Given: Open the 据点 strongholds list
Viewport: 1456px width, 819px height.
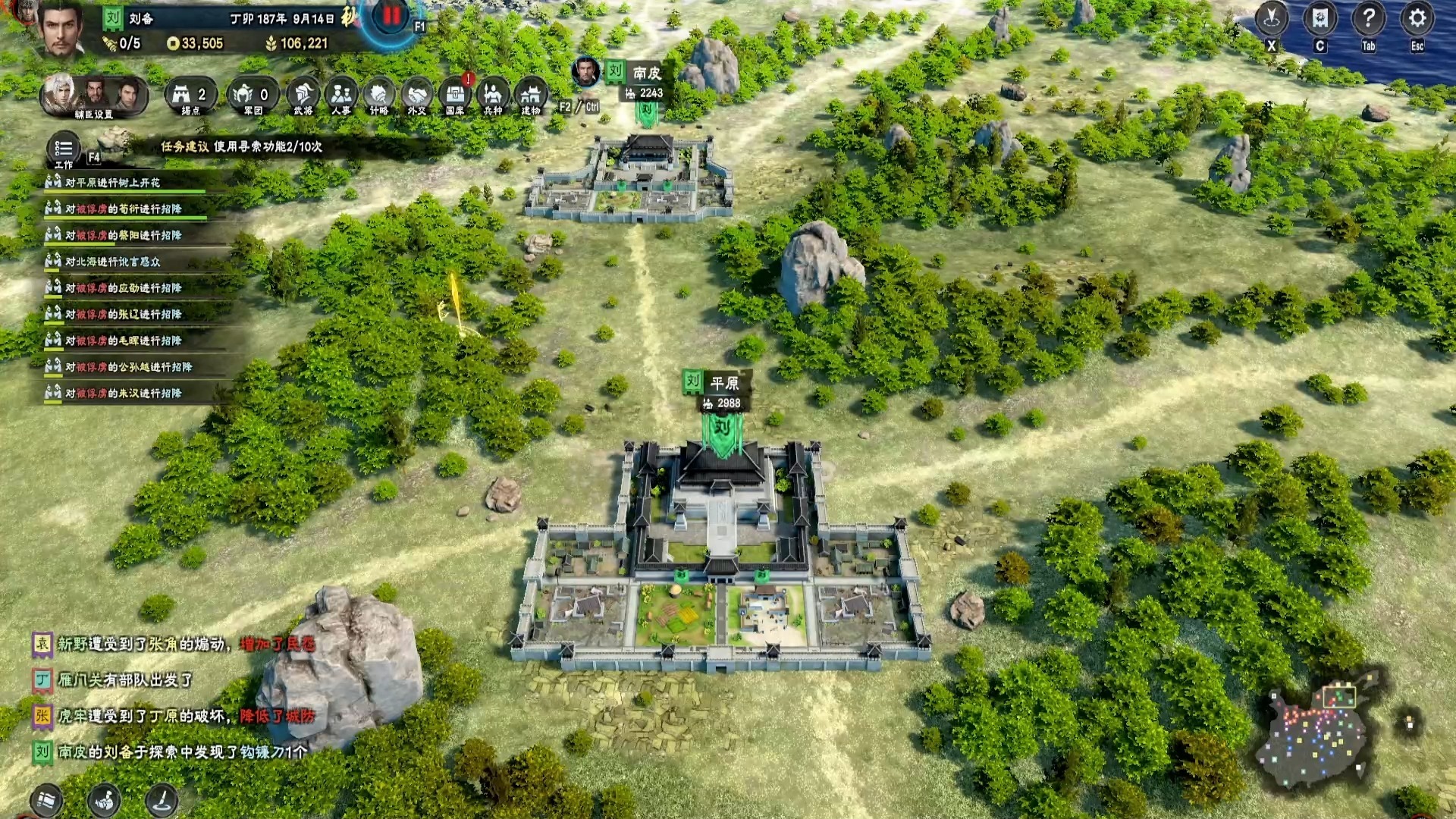Looking at the screenshot, I should click(x=190, y=96).
